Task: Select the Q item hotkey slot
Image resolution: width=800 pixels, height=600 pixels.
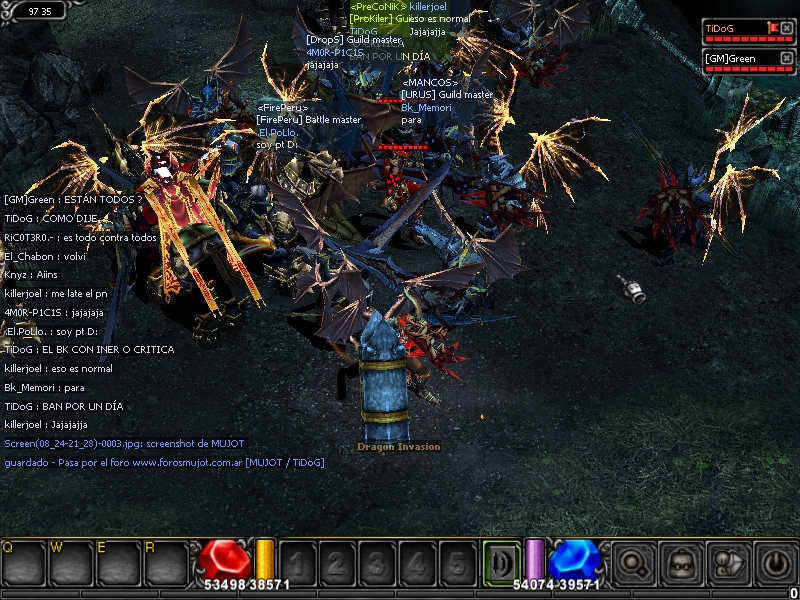Action: tap(21, 563)
